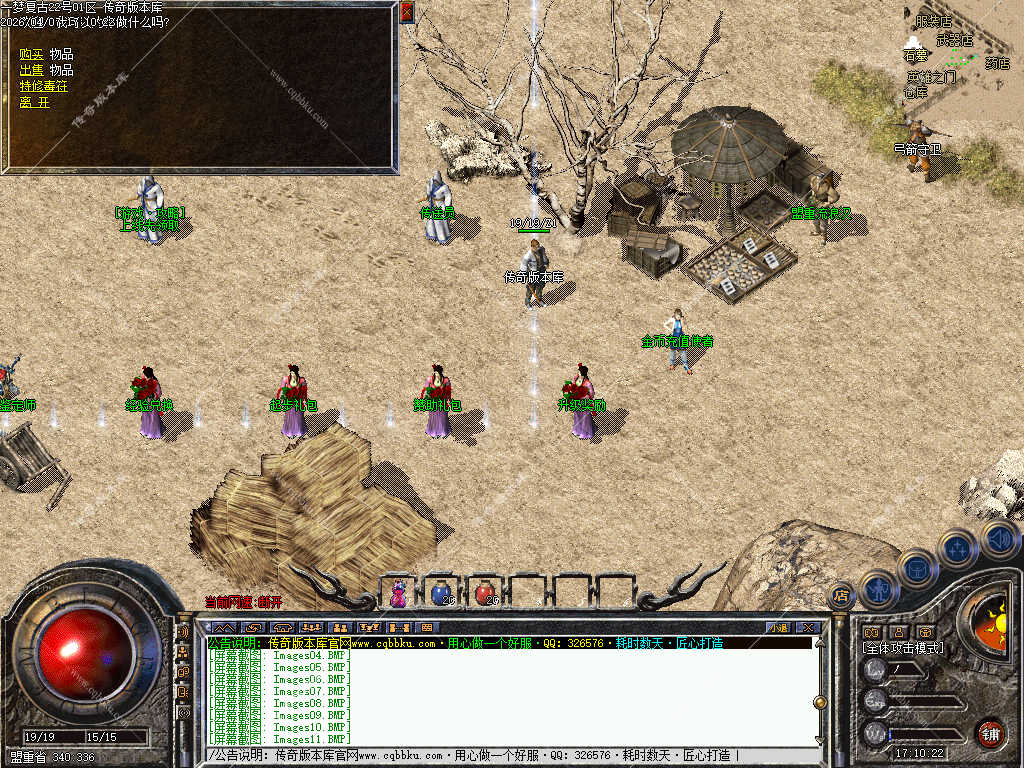Click the X button on chat bar
The height and width of the screenshot is (768, 1024).
click(808, 628)
